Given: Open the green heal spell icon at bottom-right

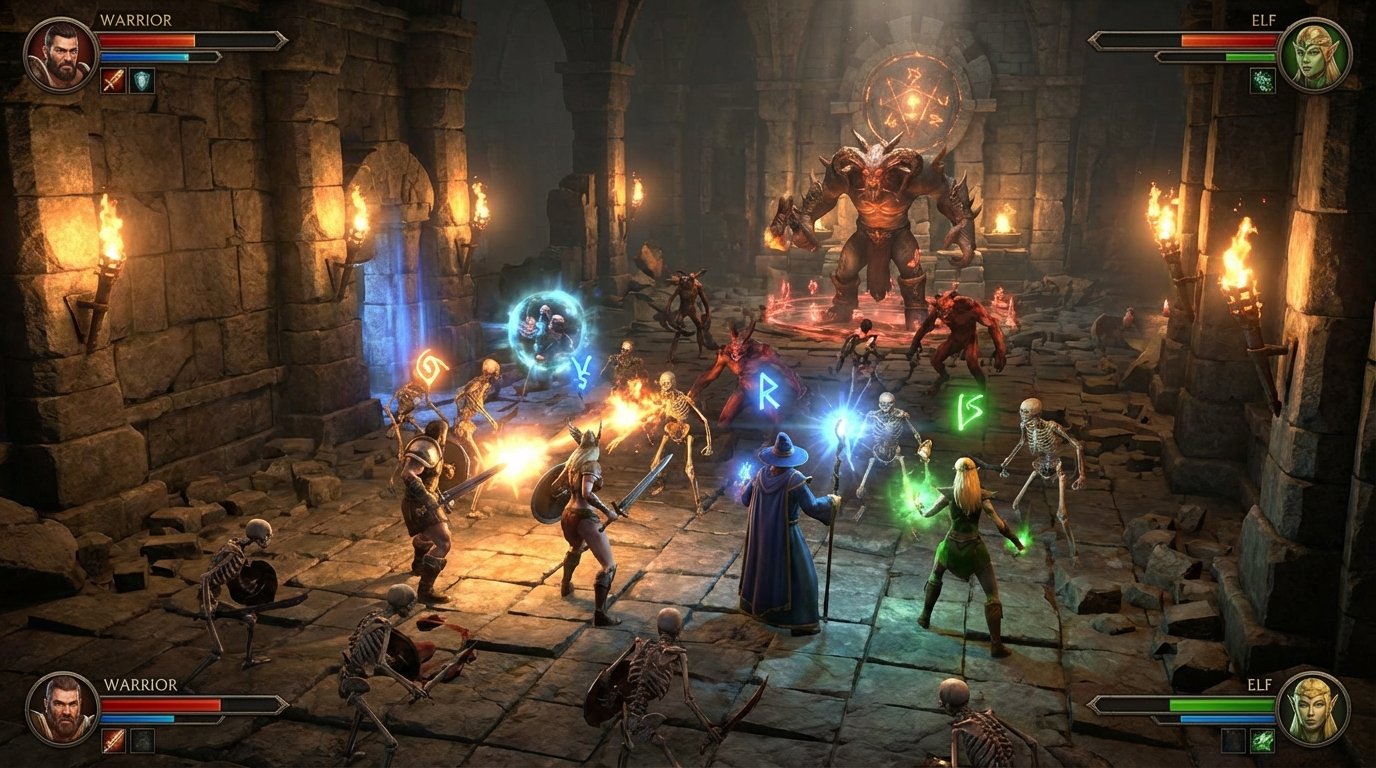Looking at the screenshot, I should point(1263,742).
